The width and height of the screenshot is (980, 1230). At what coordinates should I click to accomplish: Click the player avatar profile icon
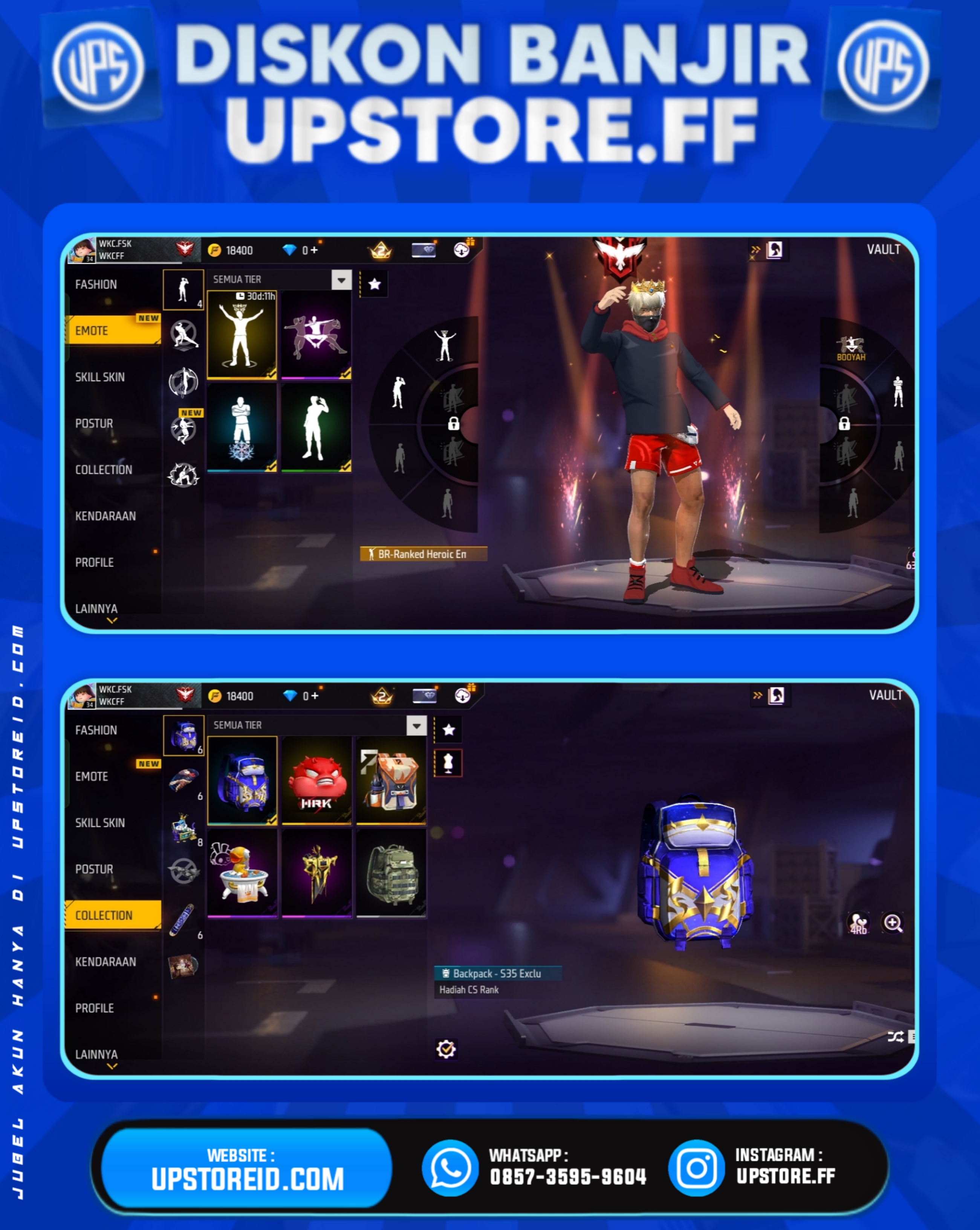click(x=81, y=249)
